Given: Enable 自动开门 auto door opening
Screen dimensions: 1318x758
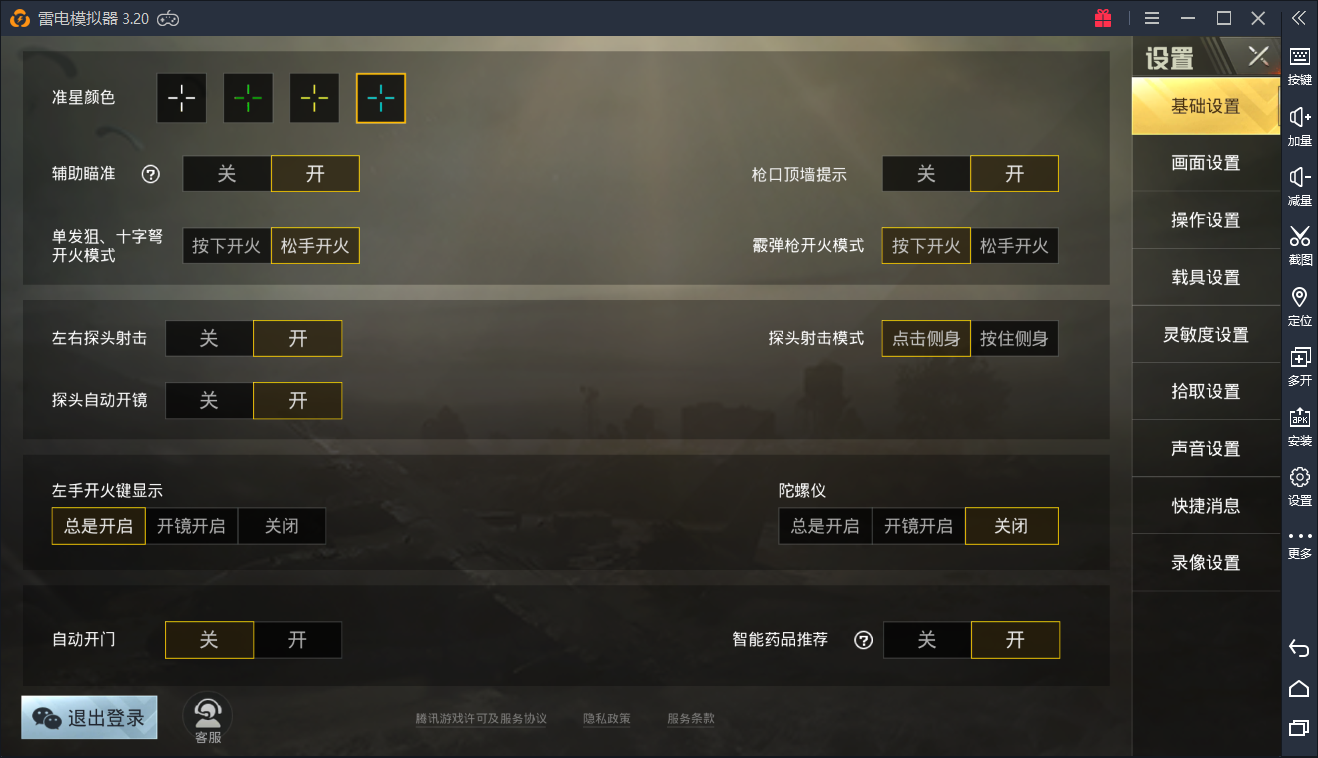Looking at the screenshot, I should [x=297, y=639].
